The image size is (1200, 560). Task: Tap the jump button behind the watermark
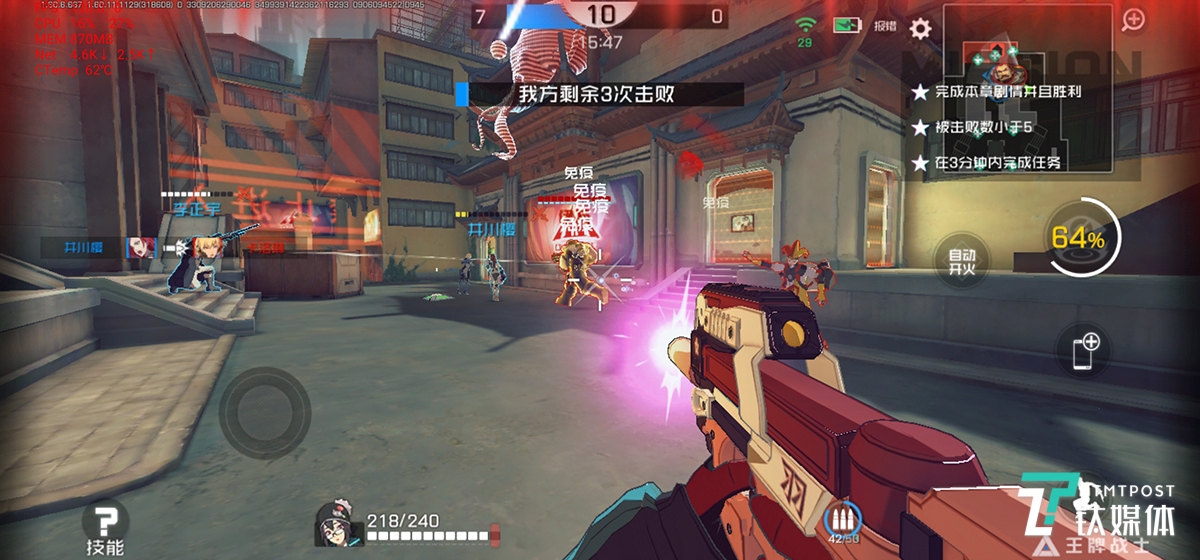(1085, 500)
